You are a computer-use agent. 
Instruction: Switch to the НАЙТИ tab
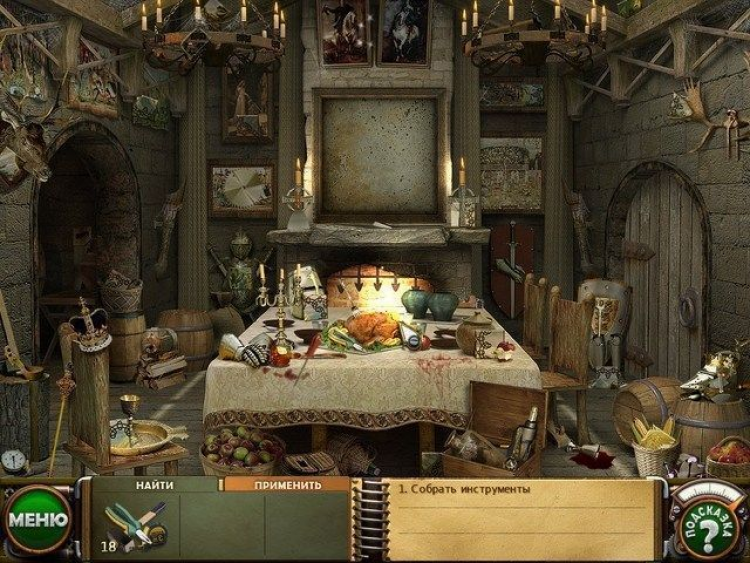[157, 485]
